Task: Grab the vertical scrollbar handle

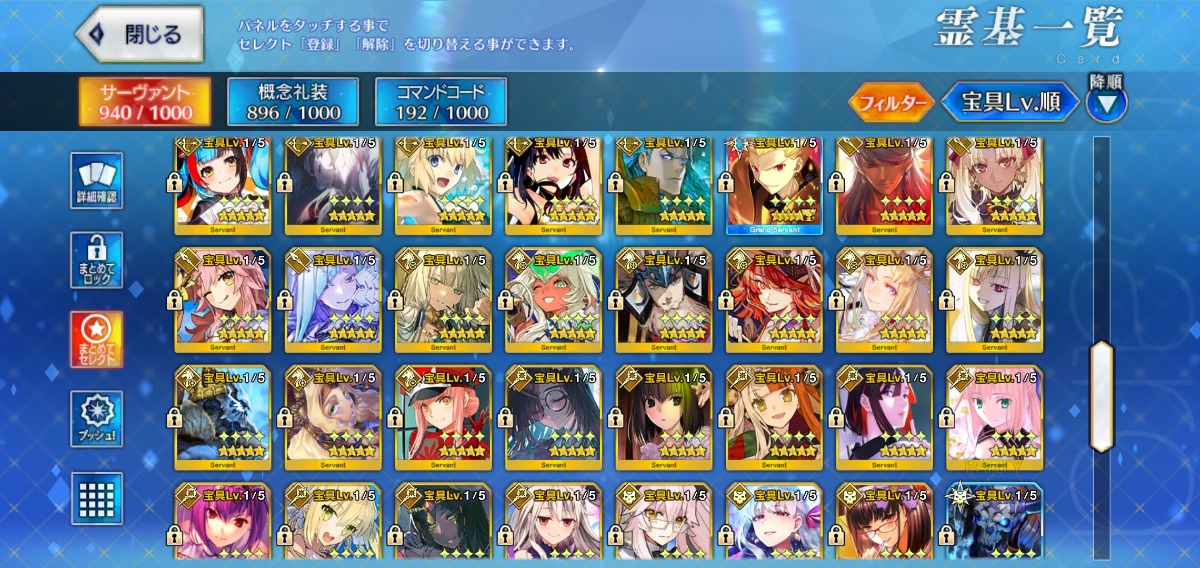Action: point(1101,395)
